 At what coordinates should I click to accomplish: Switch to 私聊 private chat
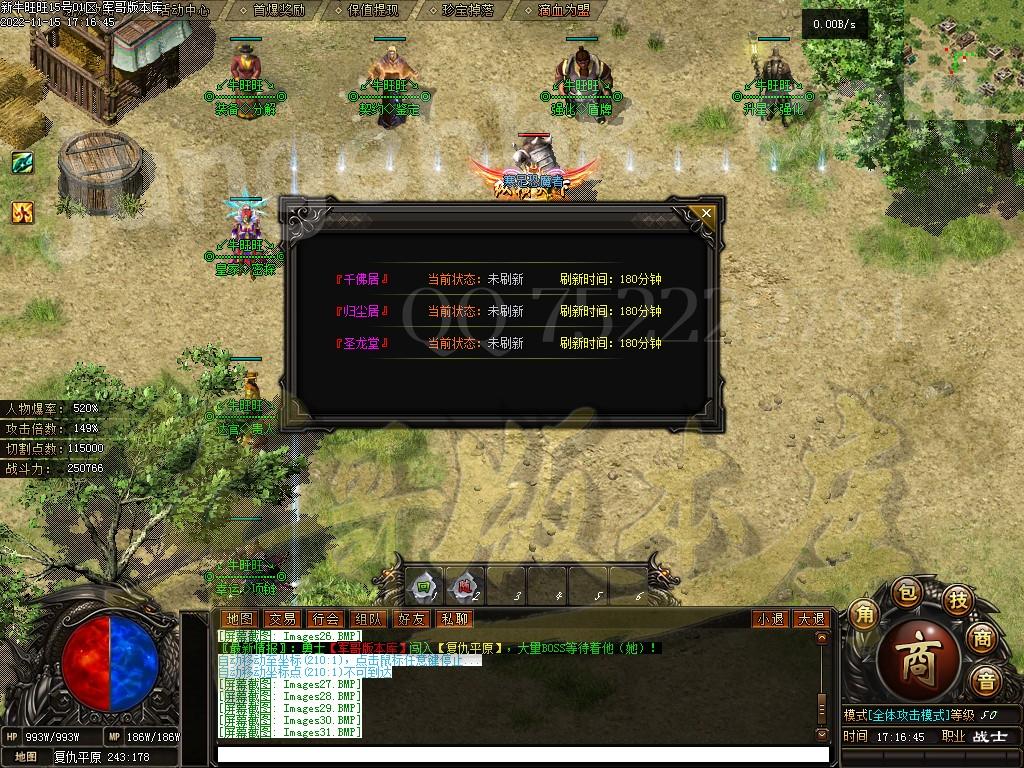(454, 619)
